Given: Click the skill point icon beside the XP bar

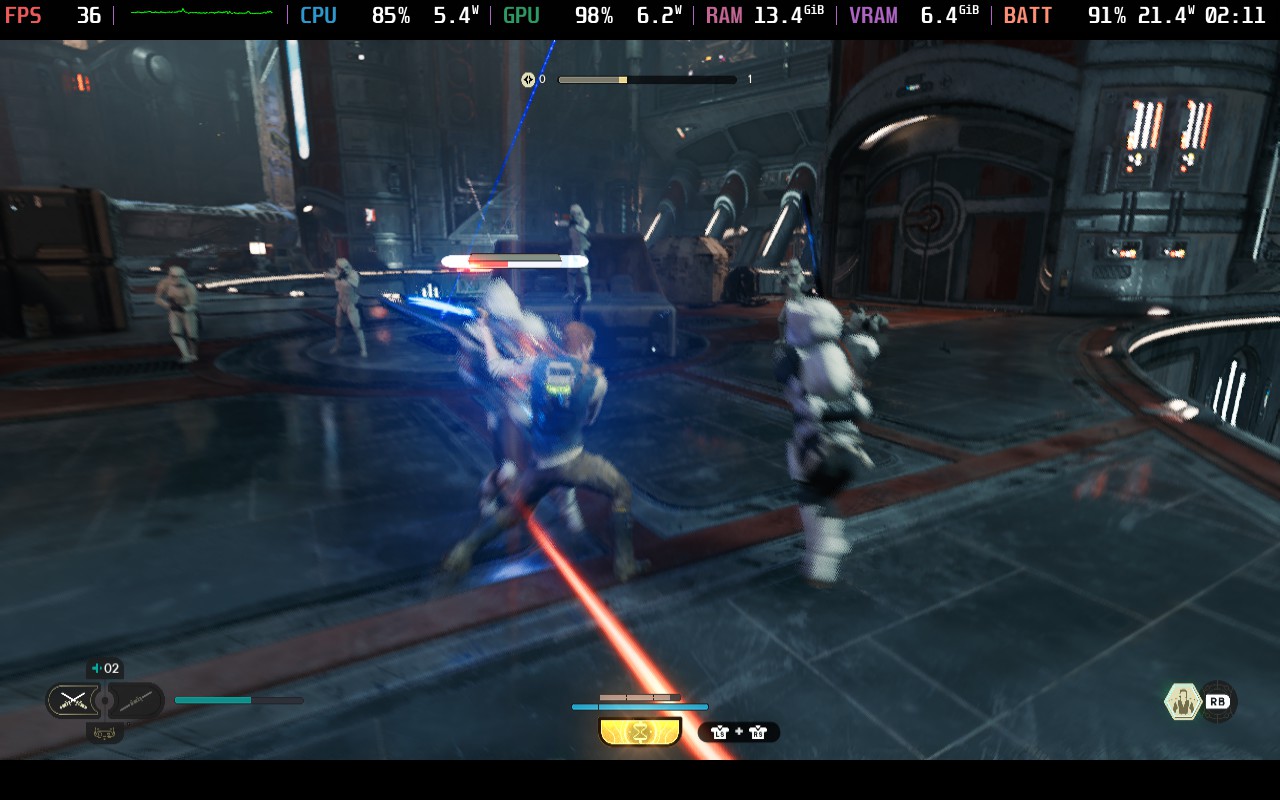Looking at the screenshot, I should click(x=528, y=80).
